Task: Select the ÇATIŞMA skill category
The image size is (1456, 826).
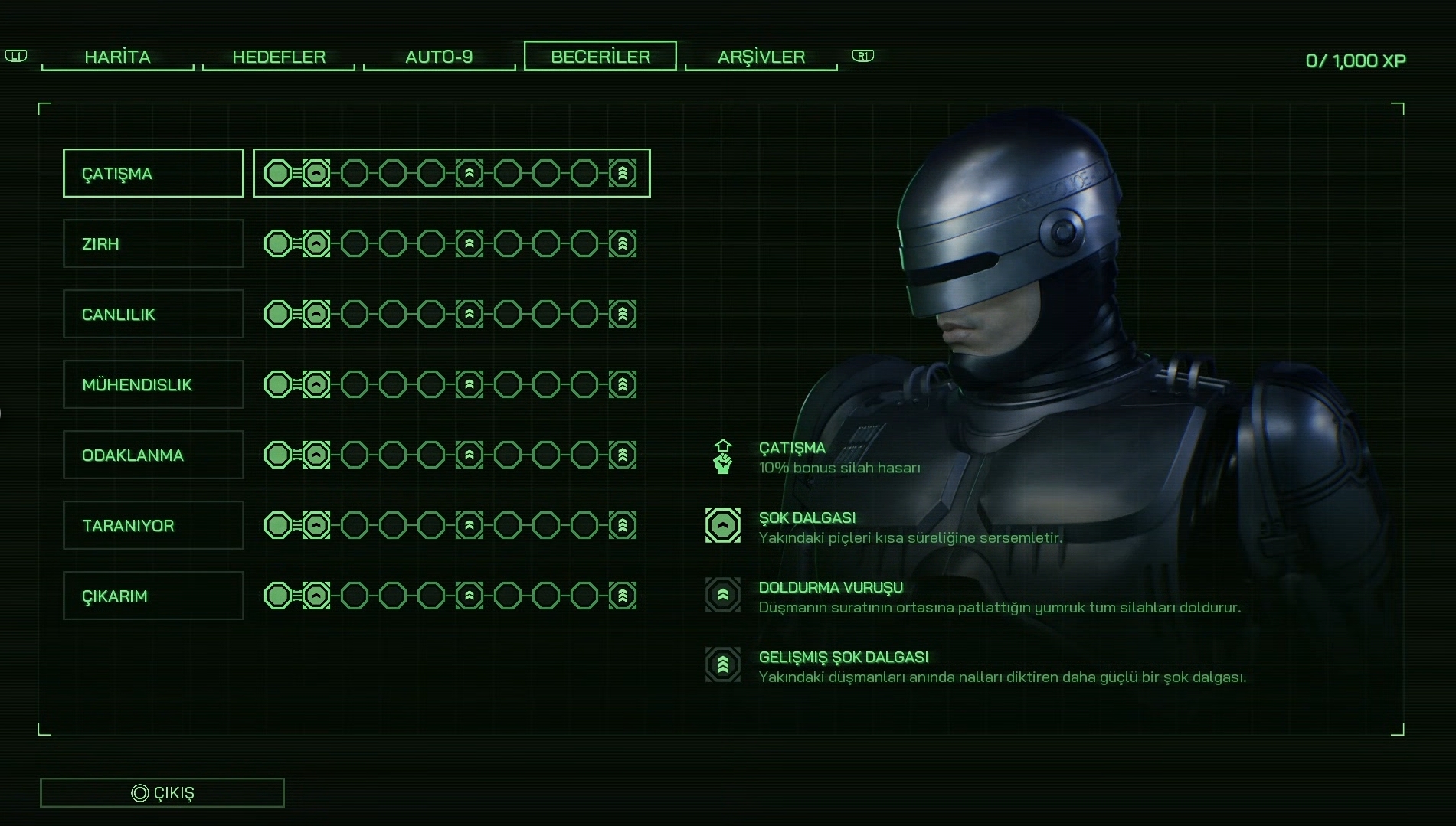Action: coord(153,173)
